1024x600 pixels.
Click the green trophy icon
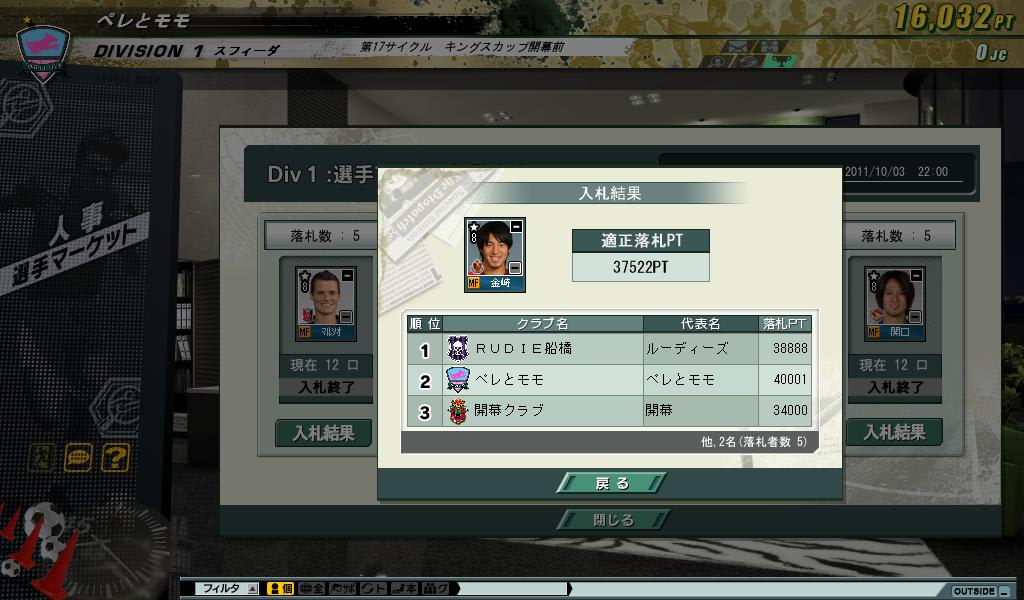782,61
